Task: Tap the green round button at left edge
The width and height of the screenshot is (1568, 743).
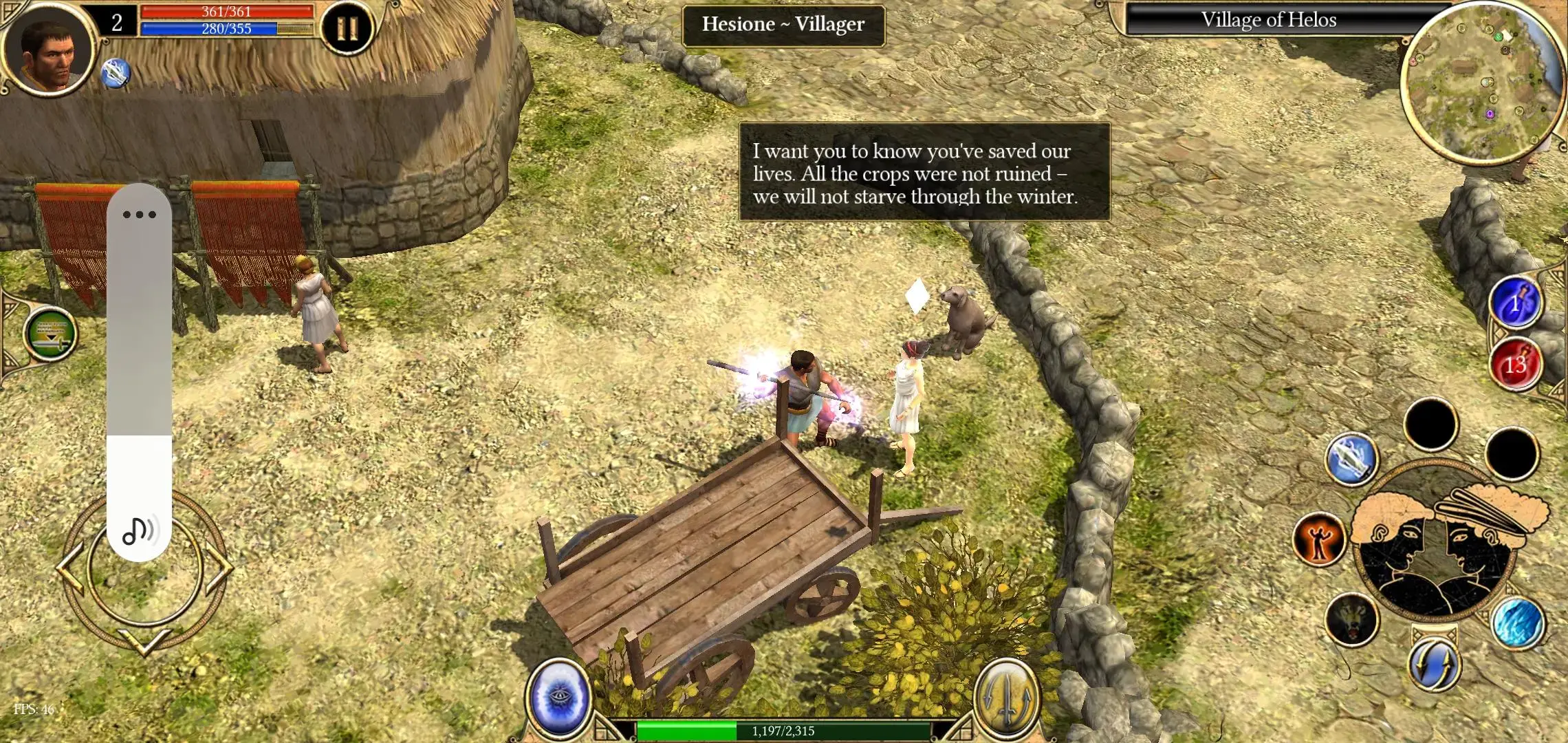Action: pyautogui.click(x=51, y=334)
